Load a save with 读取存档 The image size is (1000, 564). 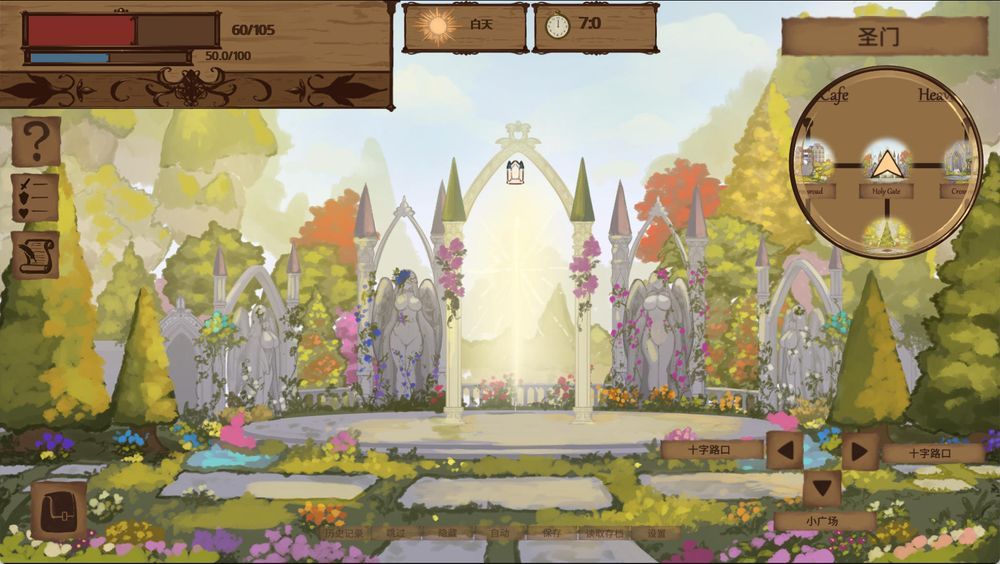point(603,533)
